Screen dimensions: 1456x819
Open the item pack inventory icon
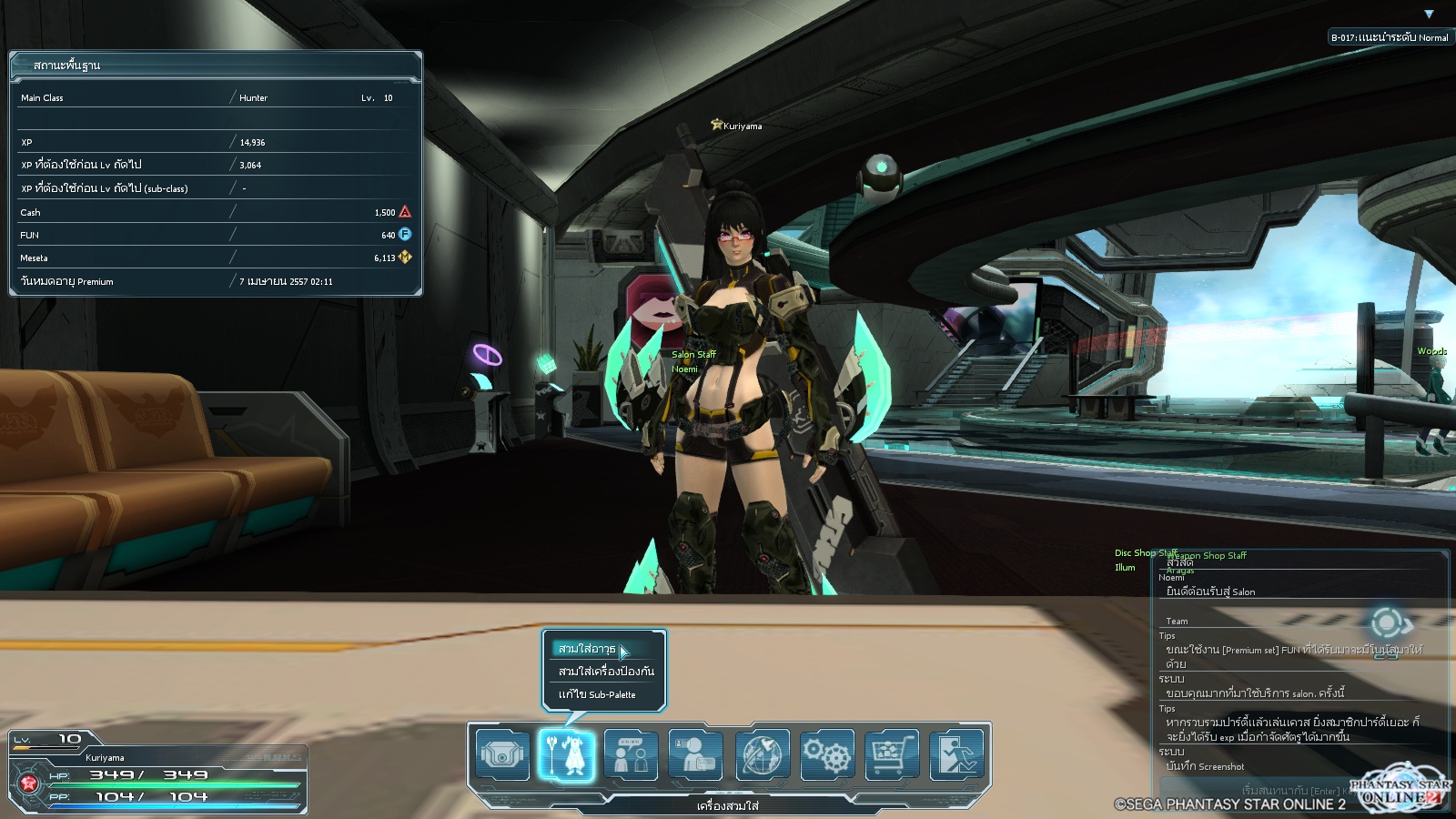point(502,754)
